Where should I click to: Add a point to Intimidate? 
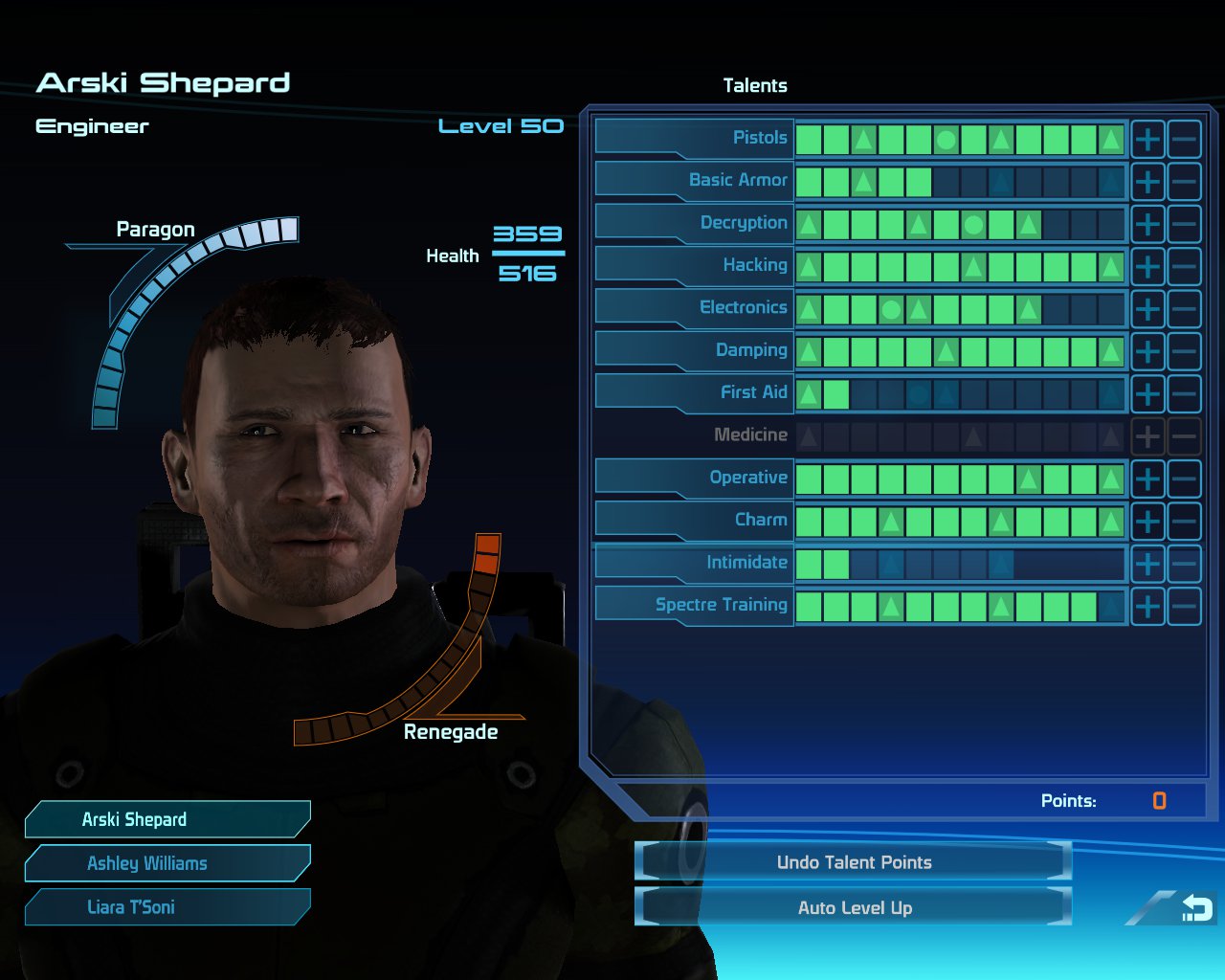[1147, 565]
